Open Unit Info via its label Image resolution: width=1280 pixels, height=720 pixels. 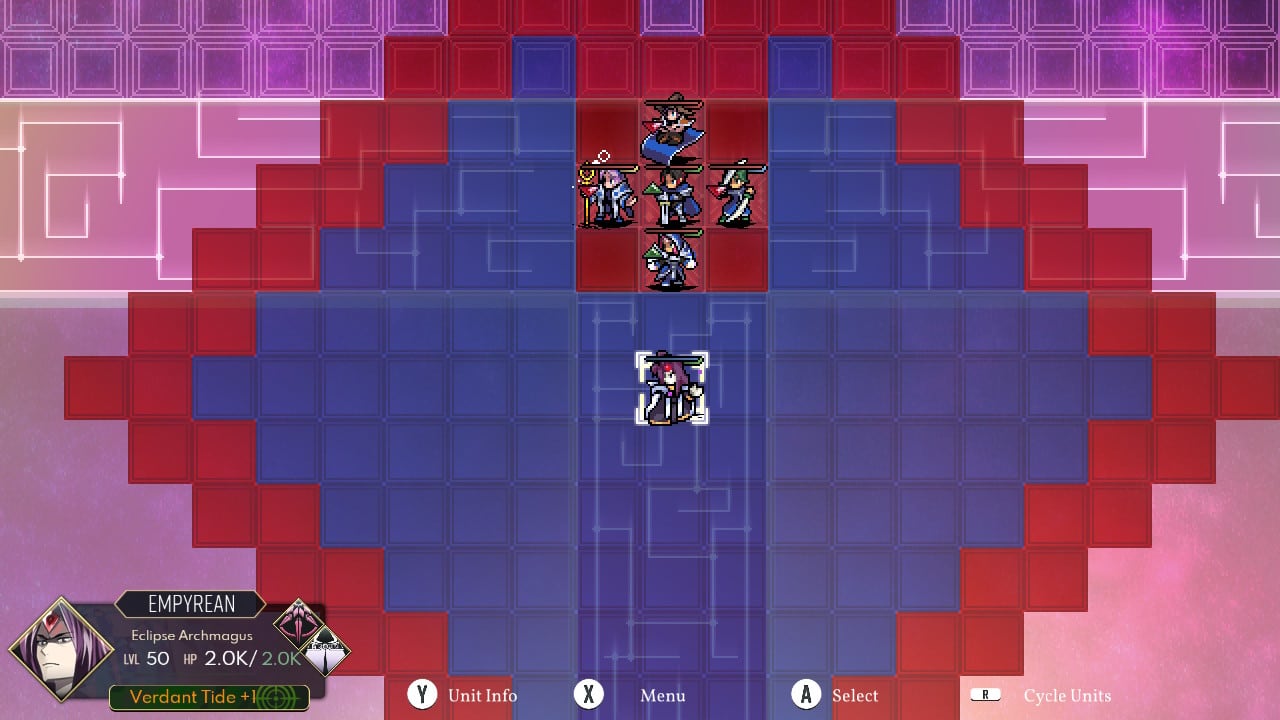(x=482, y=696)
